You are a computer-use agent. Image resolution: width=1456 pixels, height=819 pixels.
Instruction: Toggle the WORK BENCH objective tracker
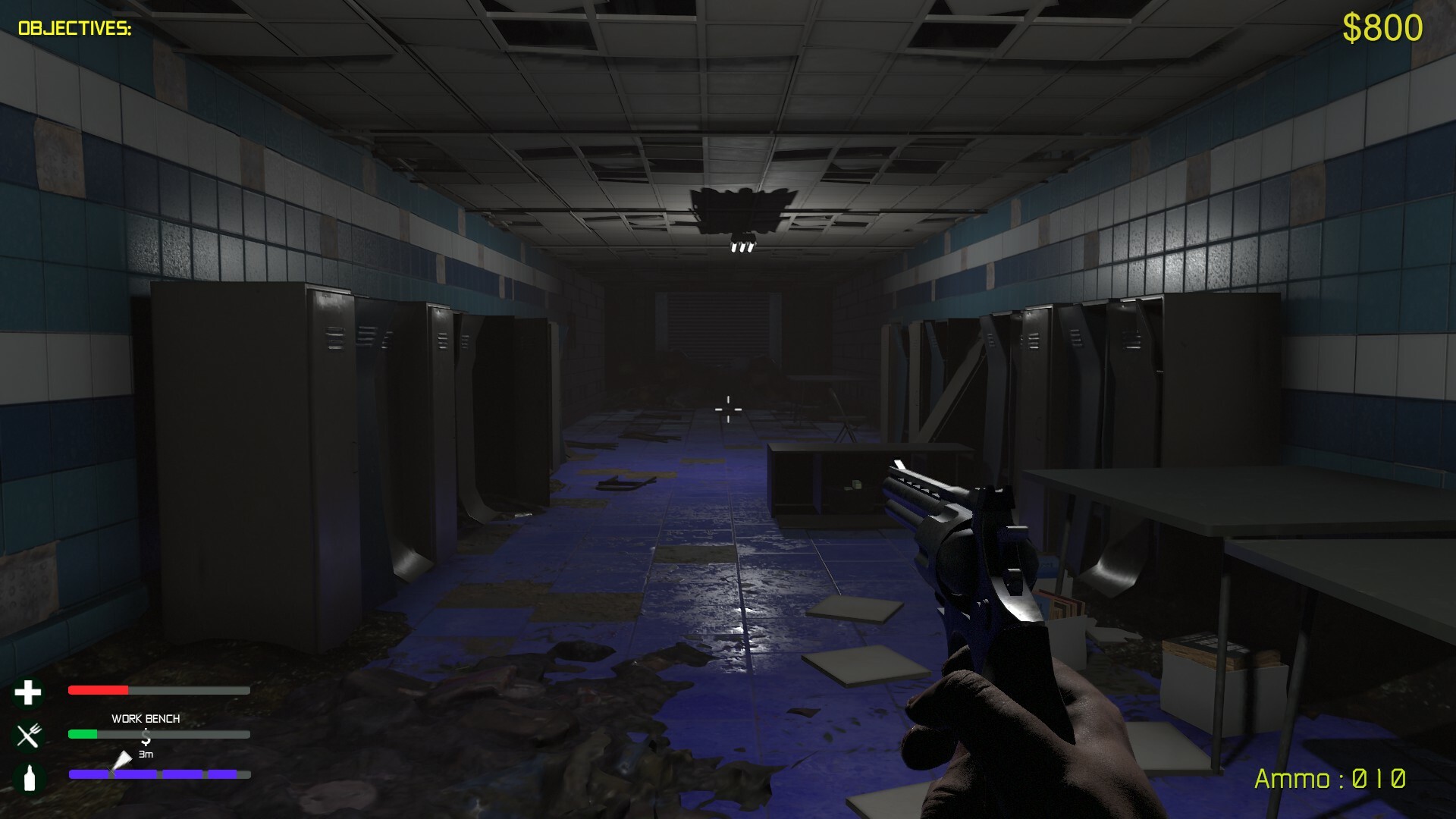point(146,719)
